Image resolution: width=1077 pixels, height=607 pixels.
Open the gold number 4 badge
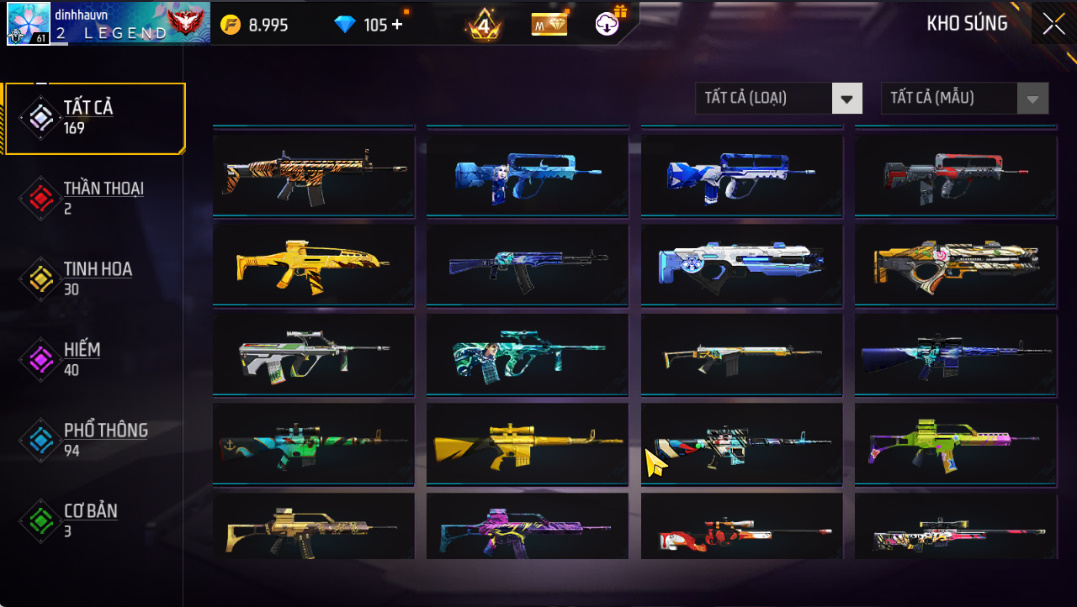pos(484,25)
